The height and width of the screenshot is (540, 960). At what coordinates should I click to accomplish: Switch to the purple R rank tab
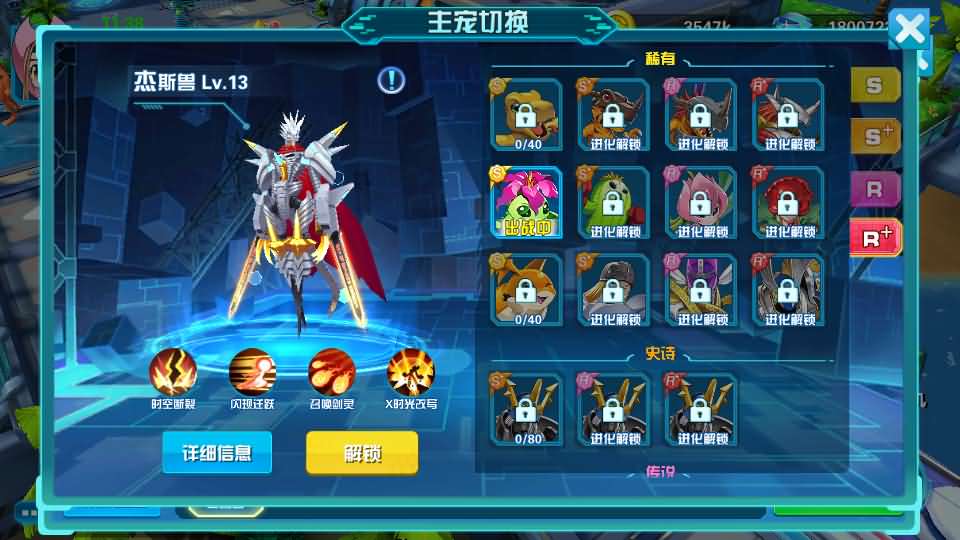(x=875, y=187)
